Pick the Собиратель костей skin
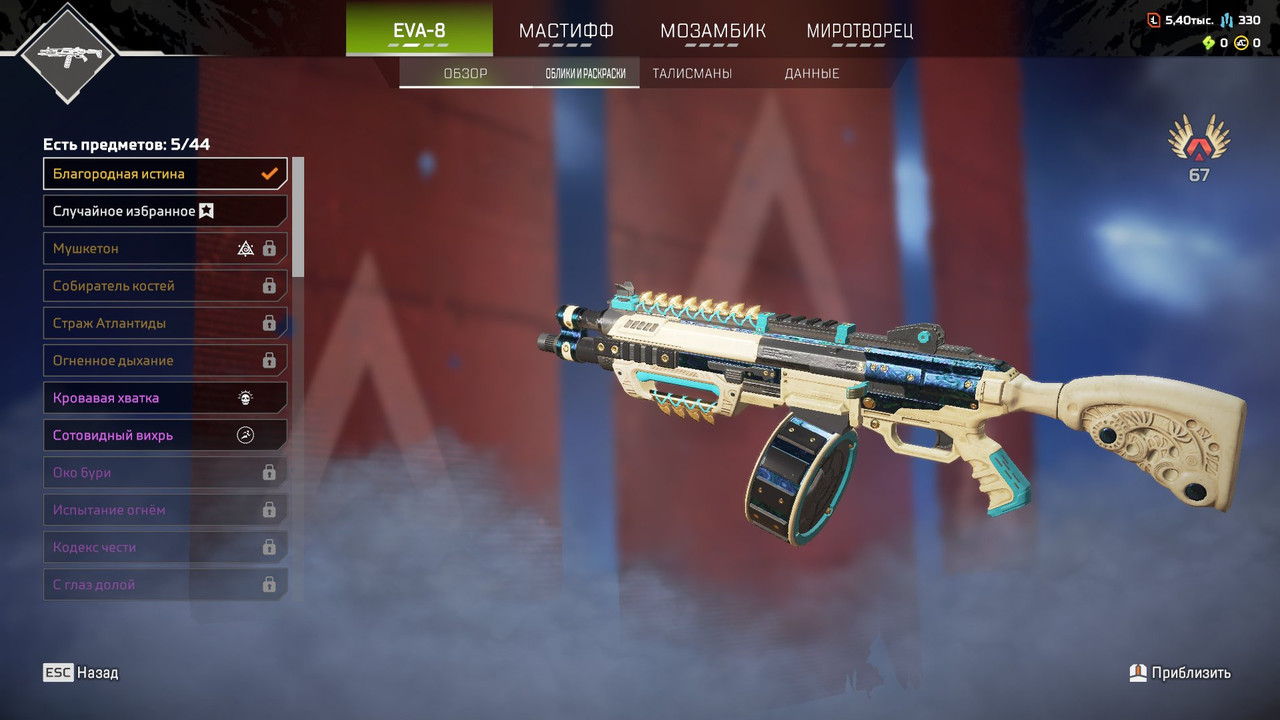The width and height of the screenshot is (1280, 720). (x=165, y=286)
